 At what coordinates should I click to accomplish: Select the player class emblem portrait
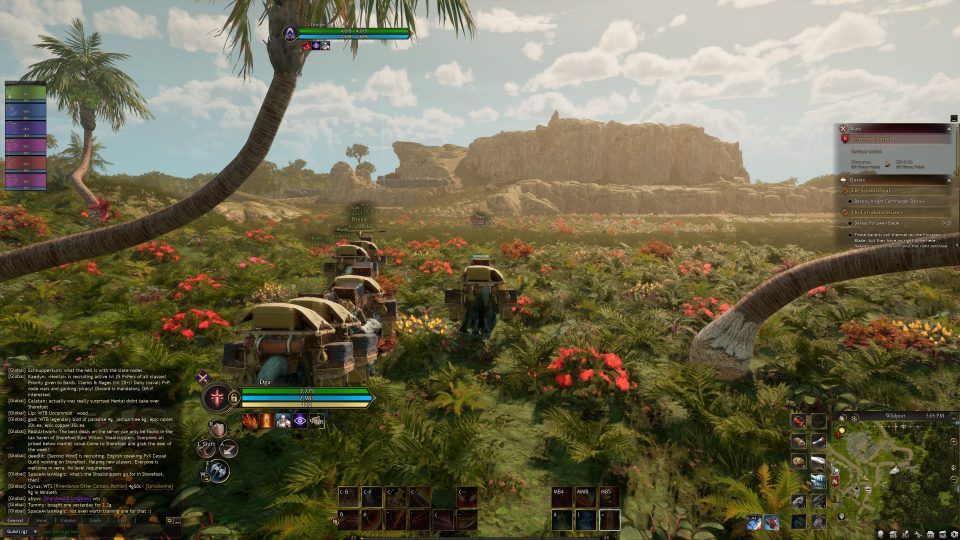point(215,399)
